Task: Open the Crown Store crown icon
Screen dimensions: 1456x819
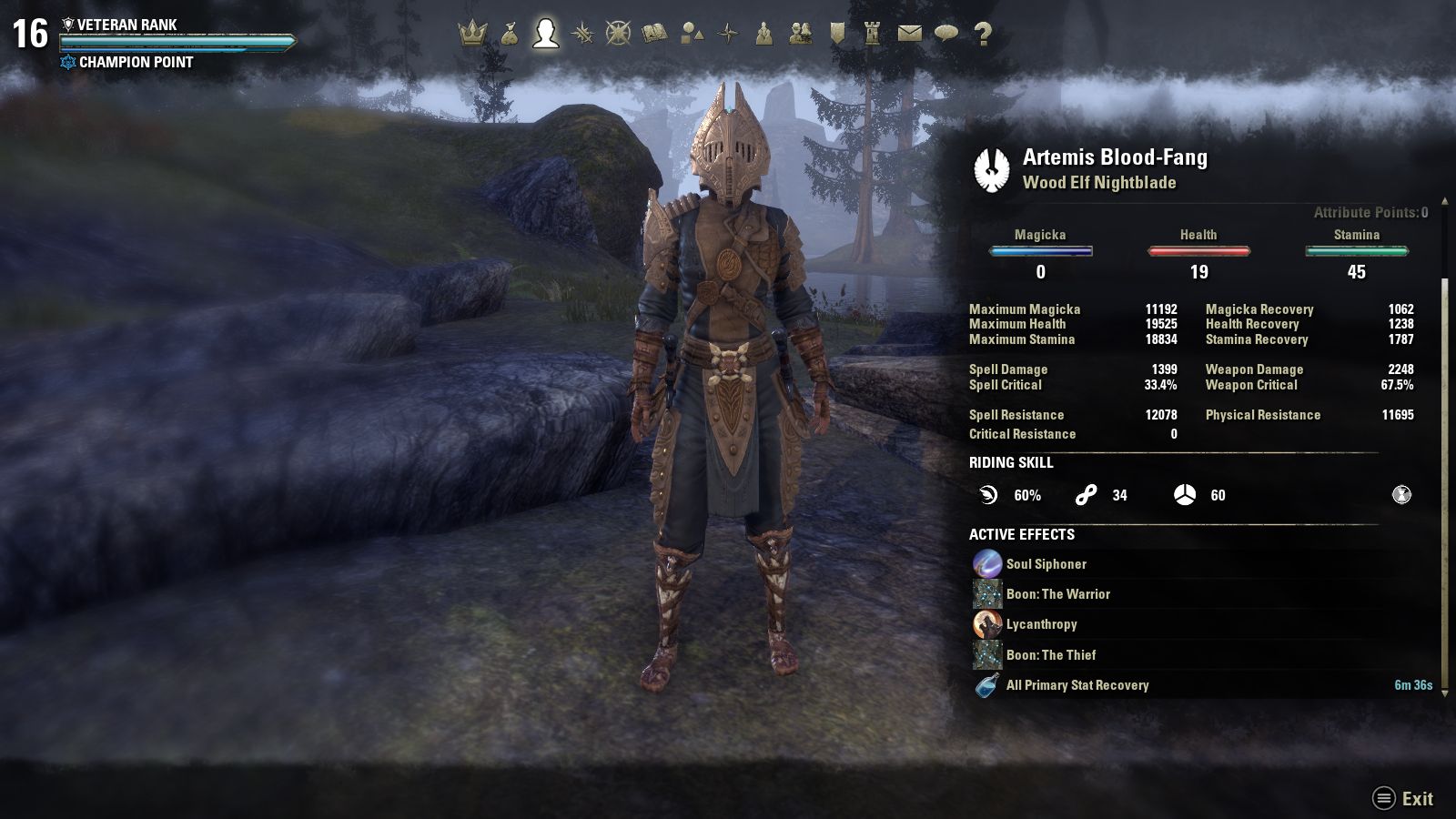Action: [x=472, y=35]
